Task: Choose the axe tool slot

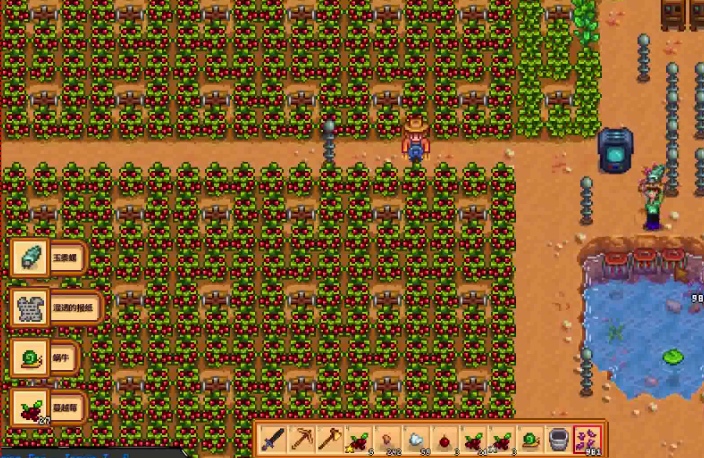Action: 329,439
